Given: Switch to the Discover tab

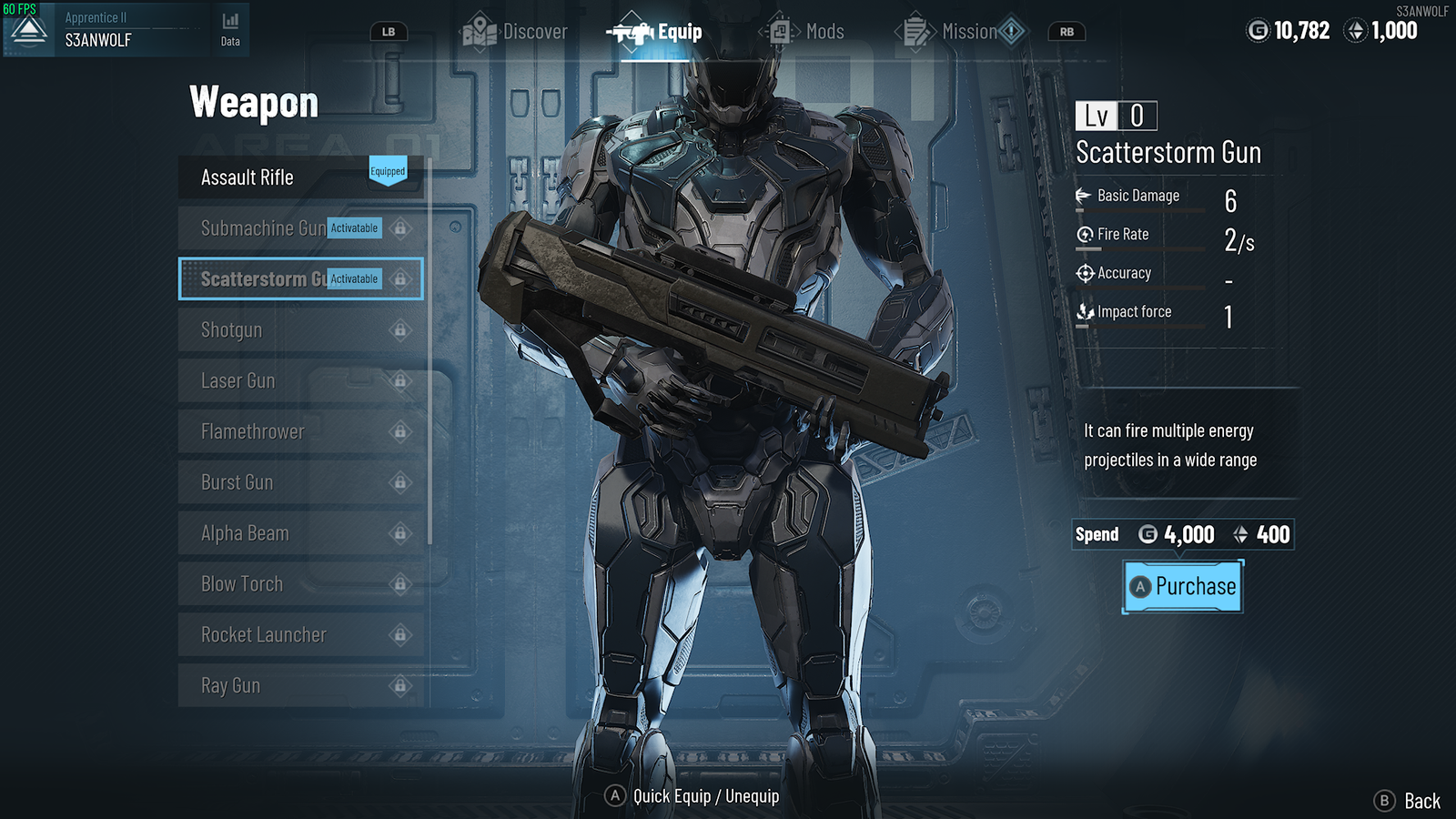Looking at the screenshot, I should pos(516,32).
